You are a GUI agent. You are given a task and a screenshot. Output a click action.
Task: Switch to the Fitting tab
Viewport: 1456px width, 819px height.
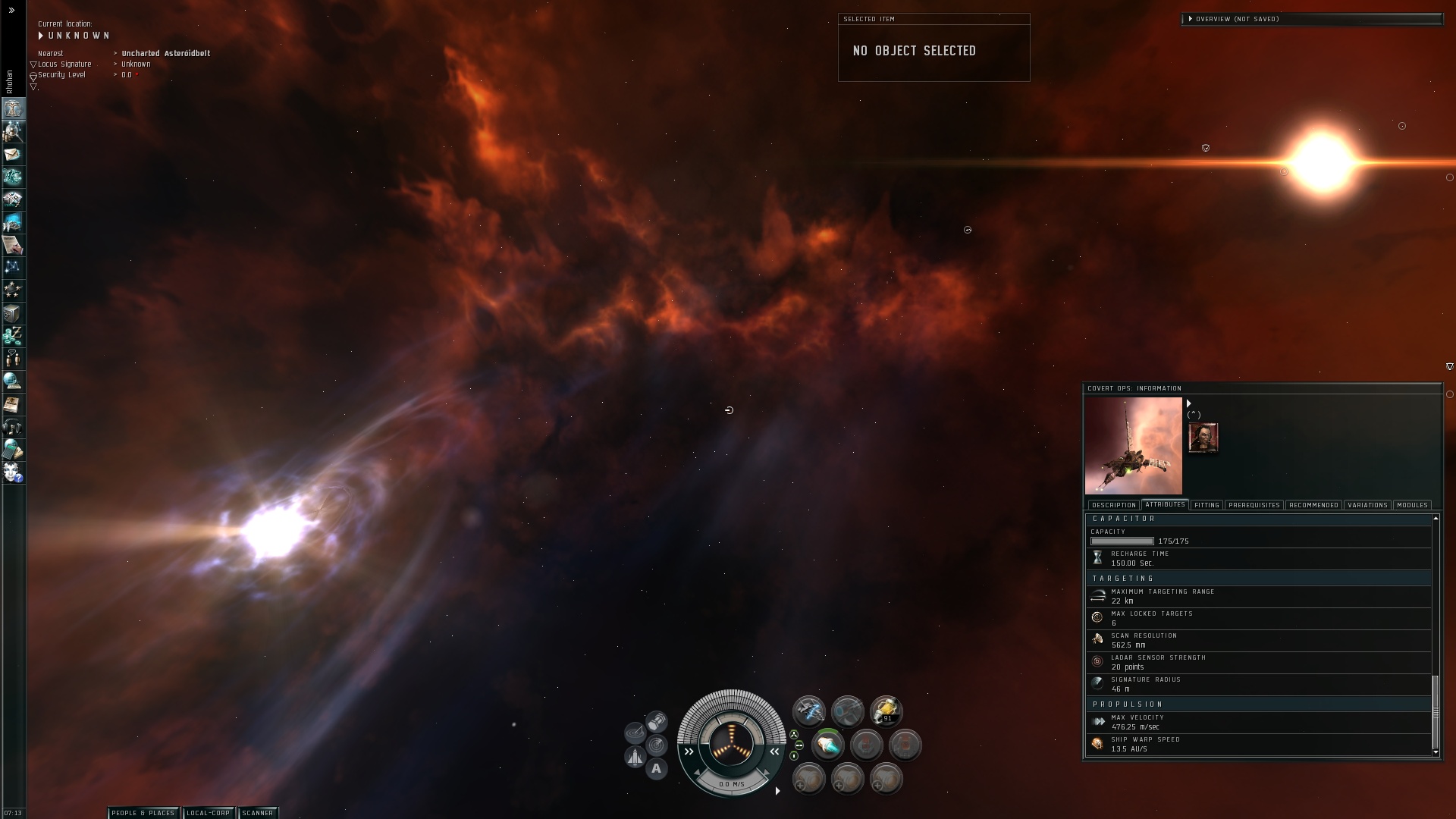coord(1206,505)
